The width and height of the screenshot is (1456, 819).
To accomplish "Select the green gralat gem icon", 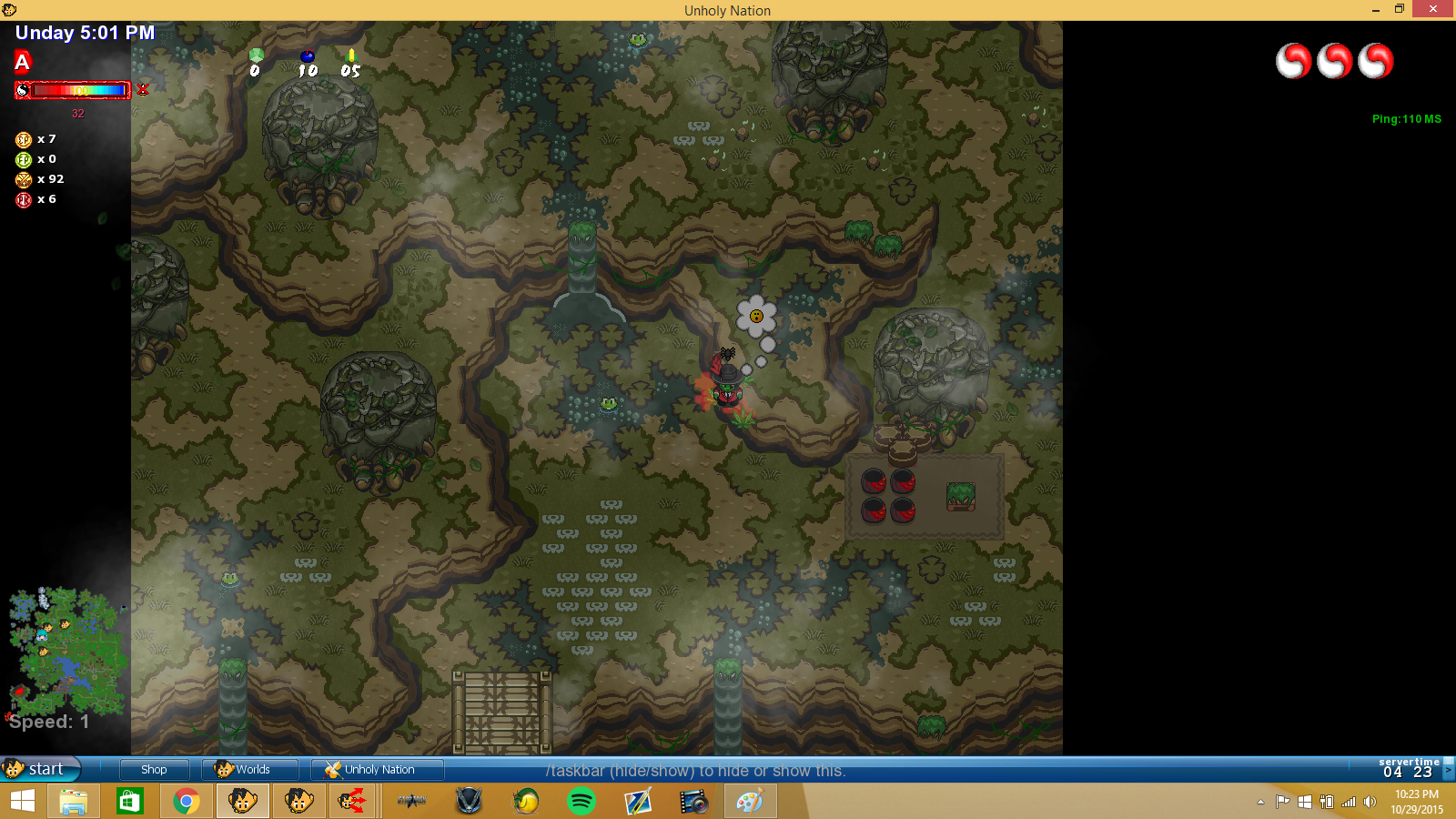I will pyautogui.click(x=257, y=56).
